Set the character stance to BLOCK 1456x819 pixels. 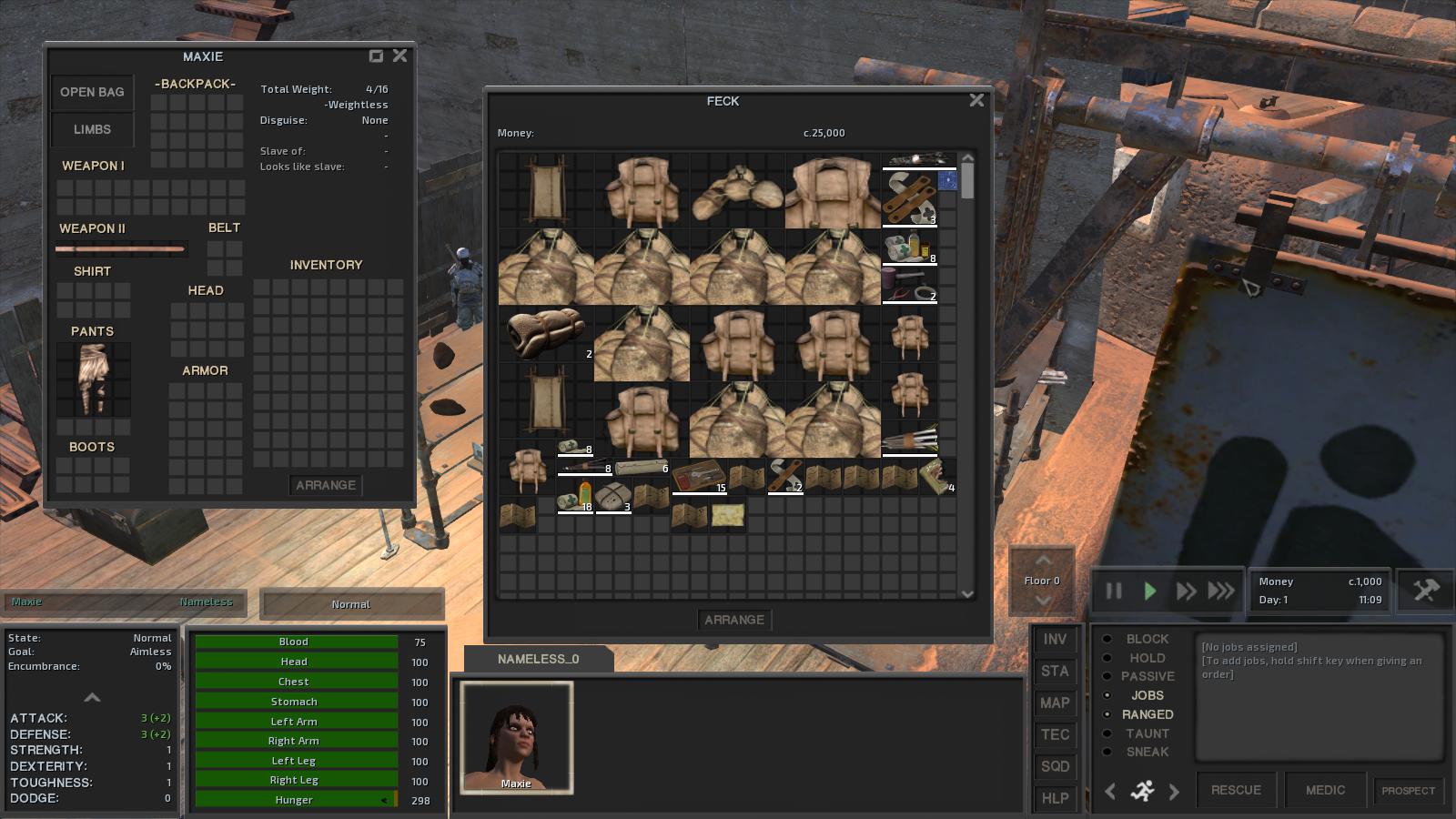(x=1145, y=639)
